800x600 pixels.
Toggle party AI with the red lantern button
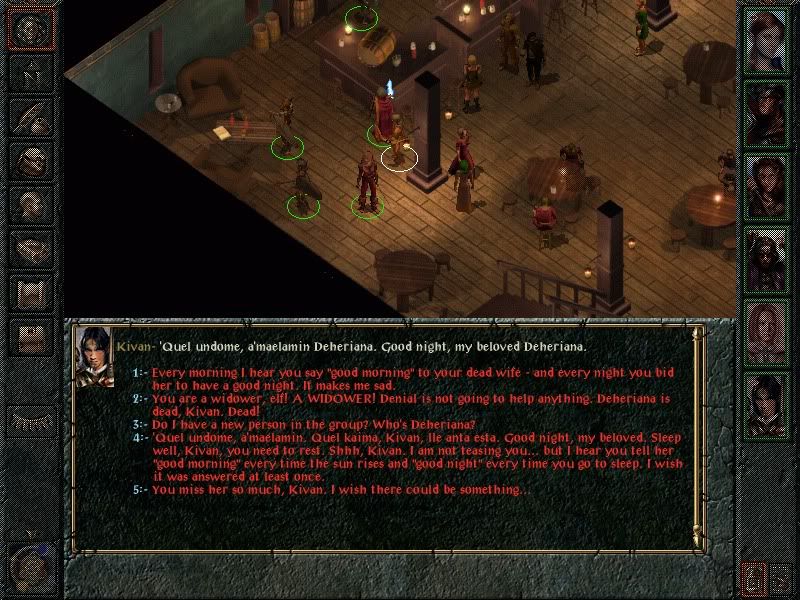752,577
